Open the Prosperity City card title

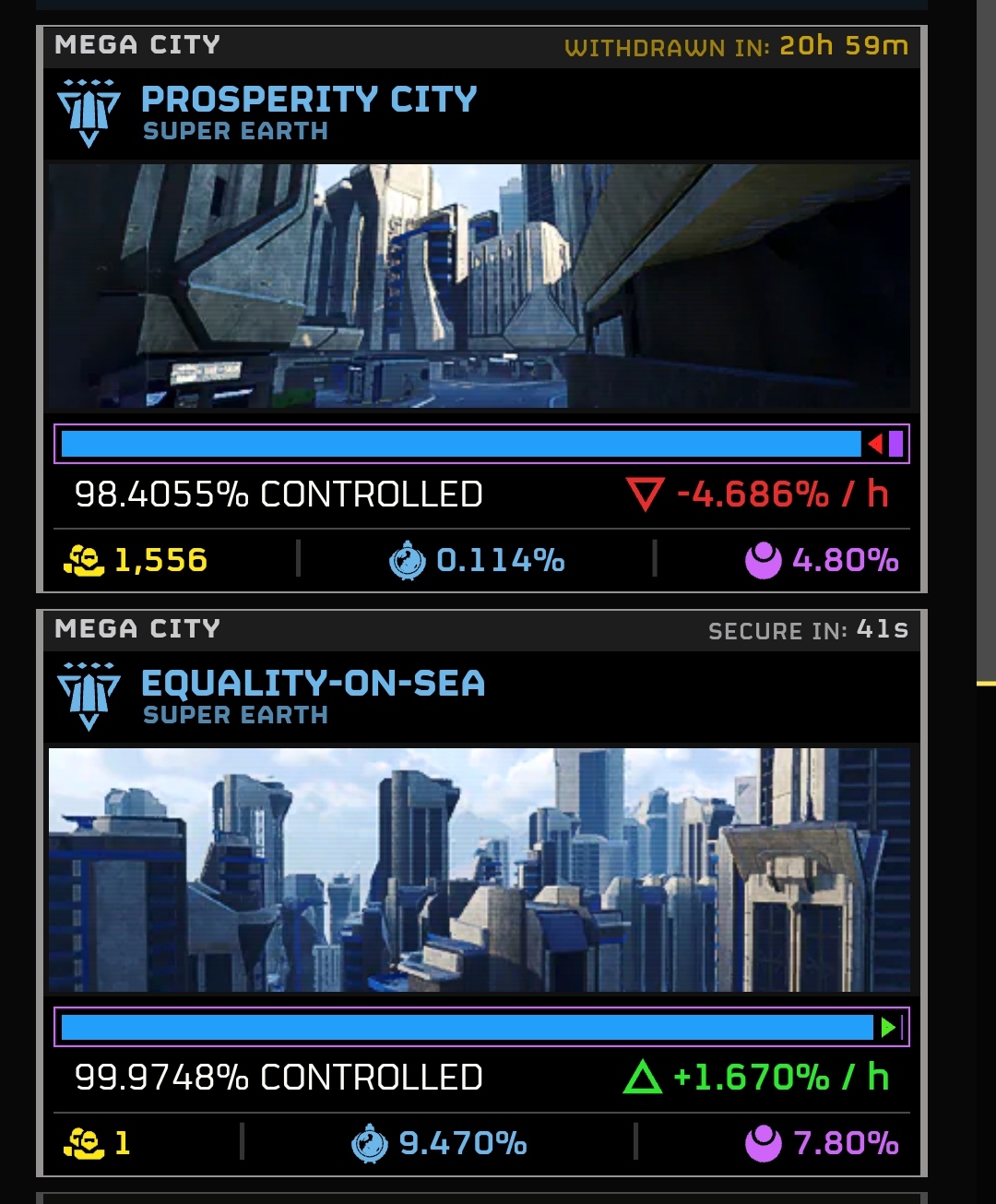[x=309, y=100]
